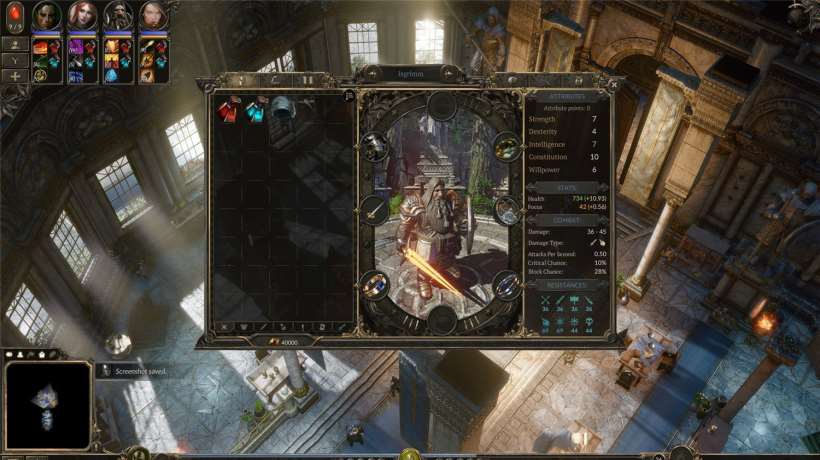Select the first party portrait, the dark-haired woman
This screenshot has height=460, width=820.
(47, 16)
